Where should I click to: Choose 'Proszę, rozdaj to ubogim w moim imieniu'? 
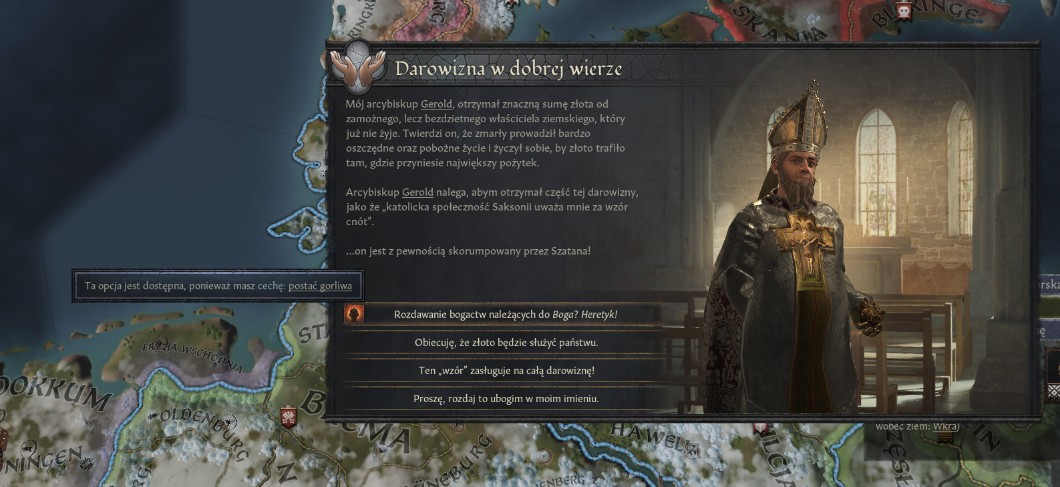point(506,399)
